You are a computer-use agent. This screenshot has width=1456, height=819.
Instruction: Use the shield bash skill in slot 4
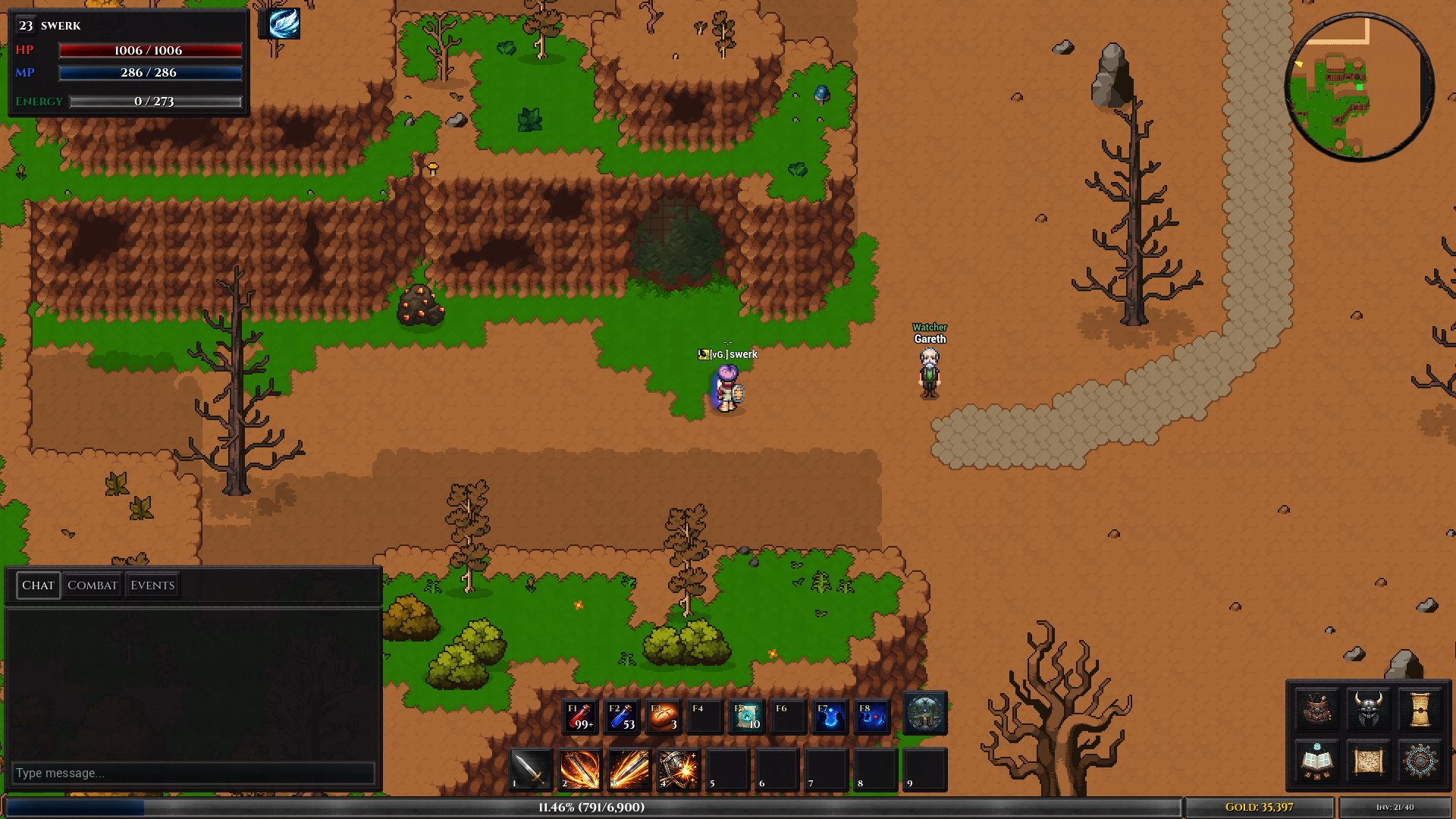click(x=679, y=770)
